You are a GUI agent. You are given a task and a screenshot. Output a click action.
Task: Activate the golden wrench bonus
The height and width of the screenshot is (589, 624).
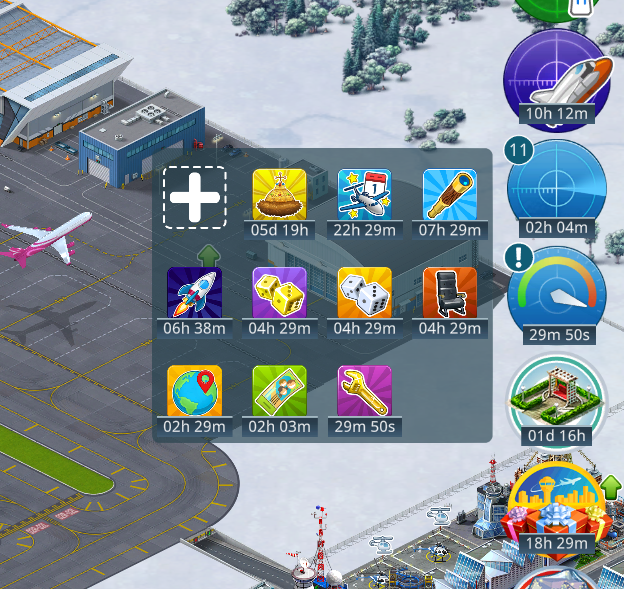click(365, 392)
